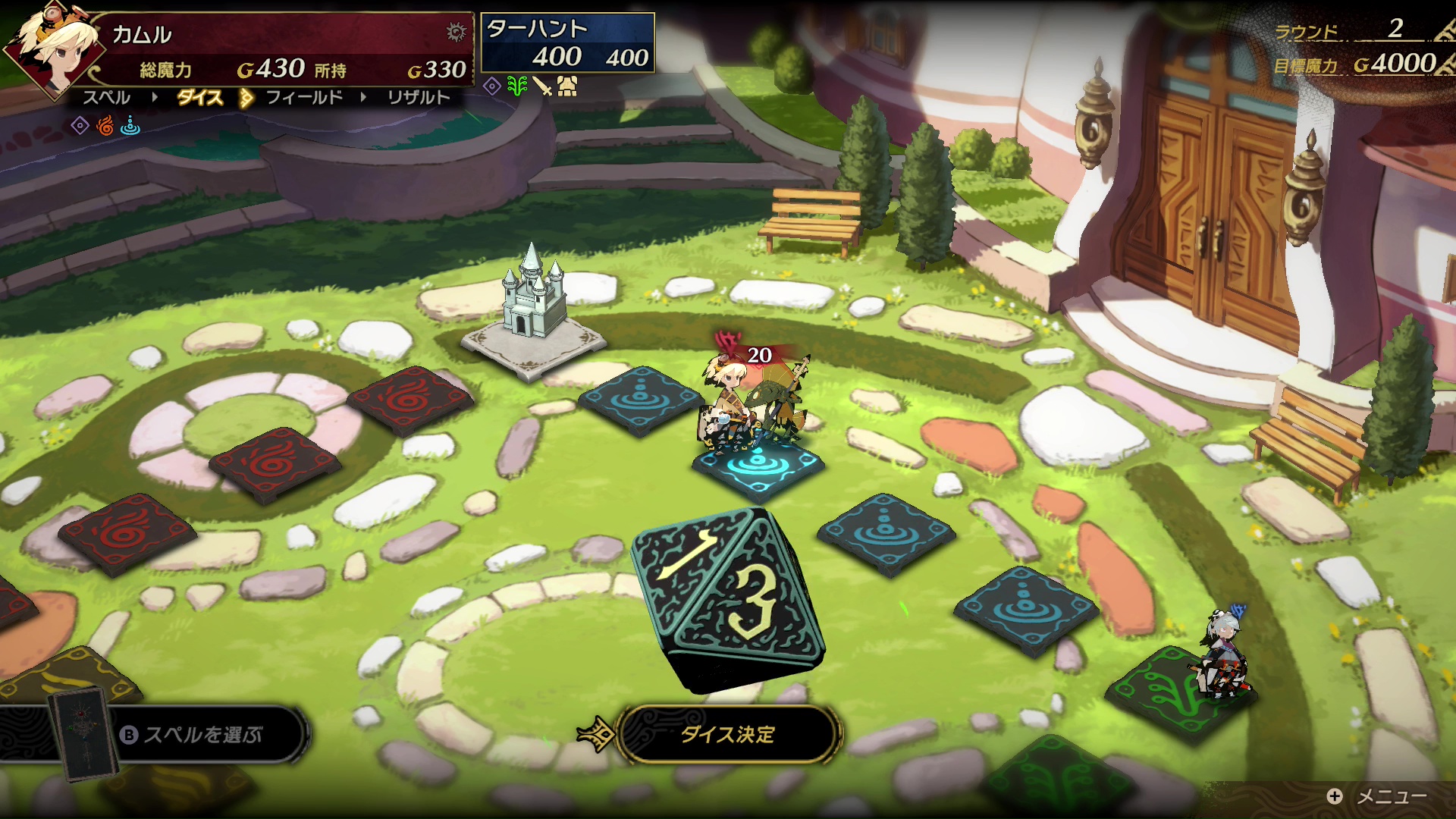Screen dimensions: 1456x819
Task: Click the water element icon under カムル
Action: tap(130, 126)
